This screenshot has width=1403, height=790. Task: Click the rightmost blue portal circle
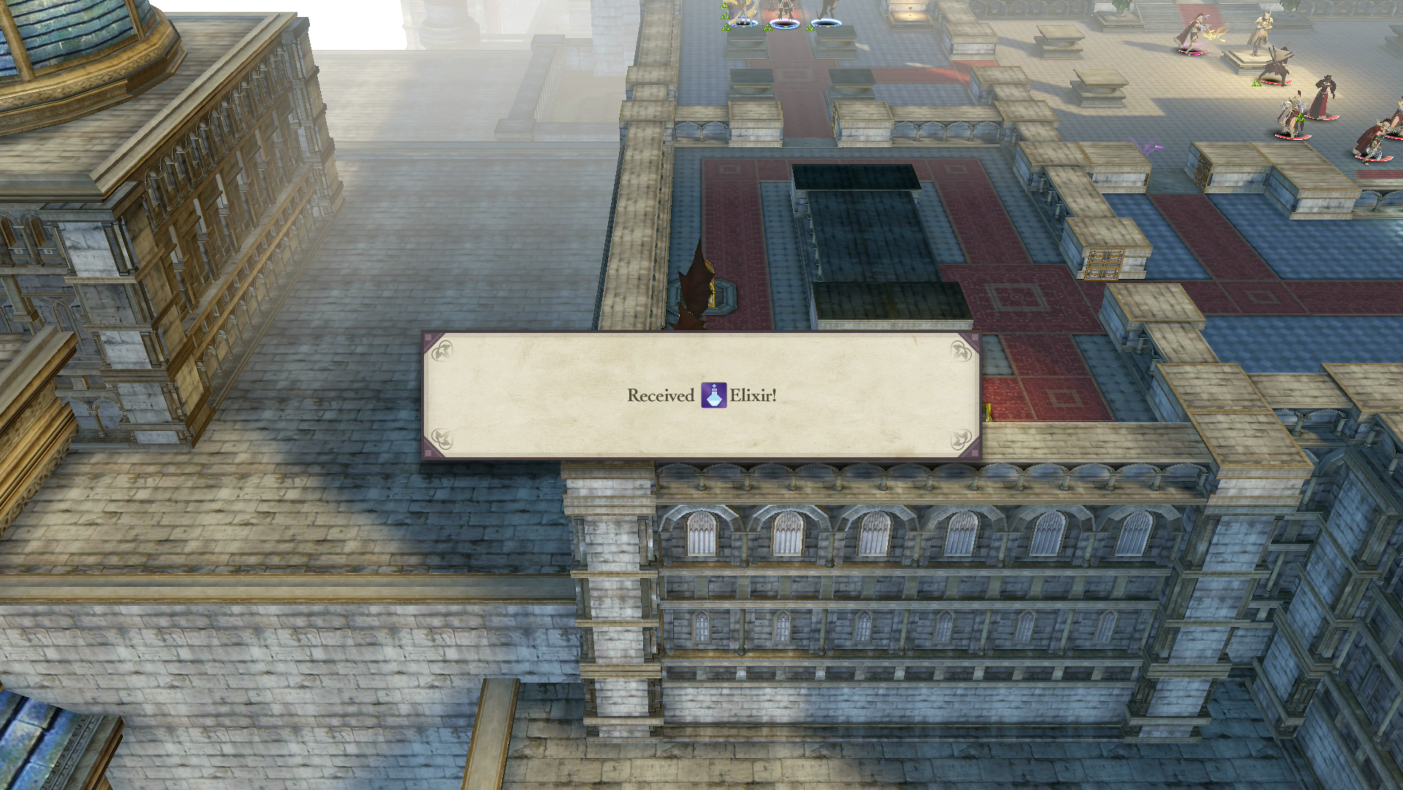(x=827, y=22)
